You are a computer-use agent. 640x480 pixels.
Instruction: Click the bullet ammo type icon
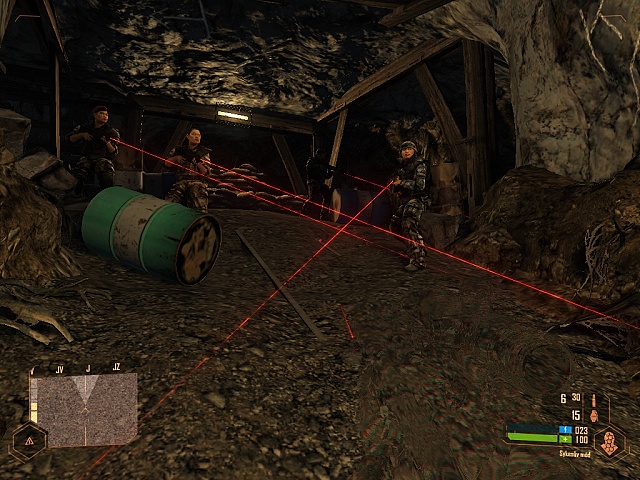(x=592, y=399)
